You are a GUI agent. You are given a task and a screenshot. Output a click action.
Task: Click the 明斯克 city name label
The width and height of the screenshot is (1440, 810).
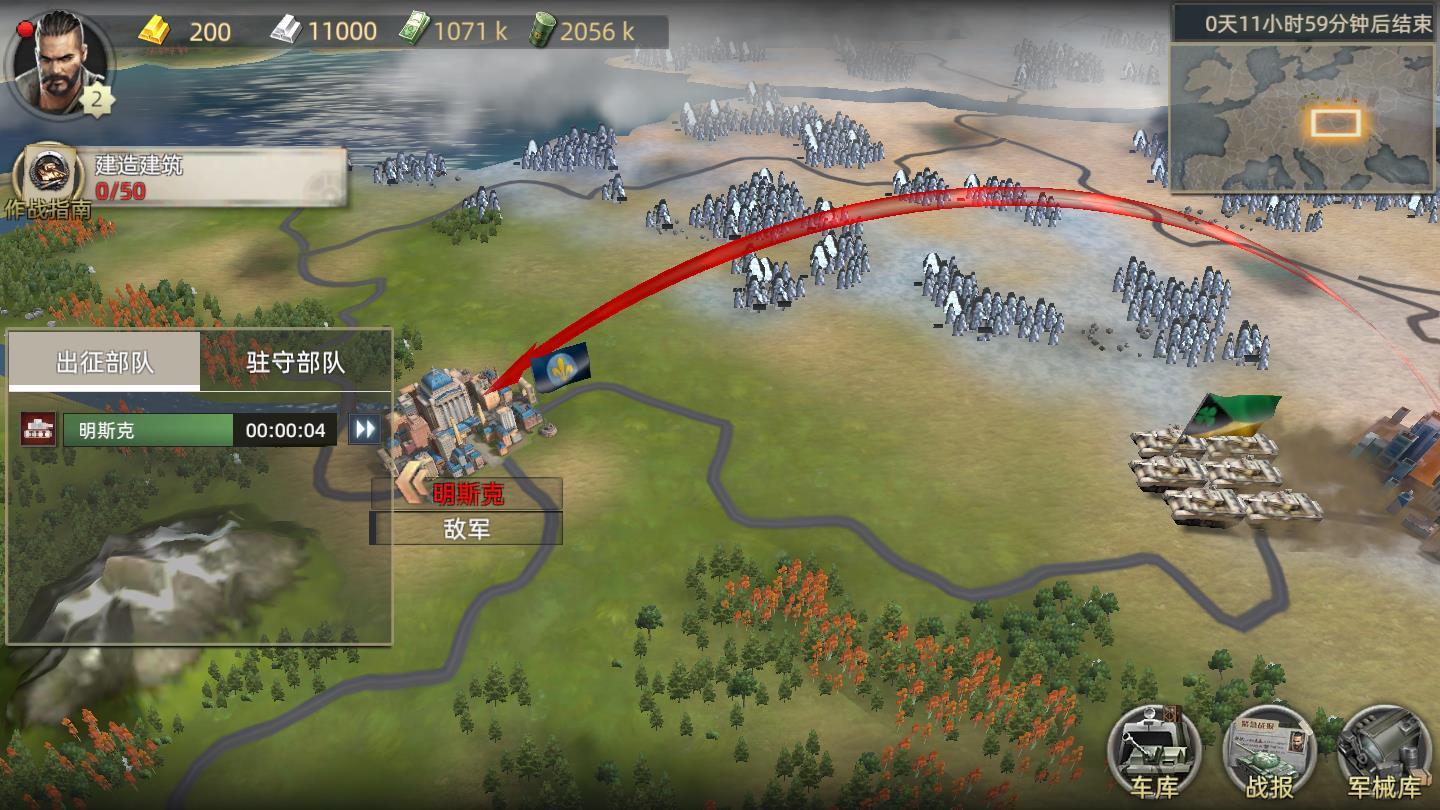pos(468,494)
